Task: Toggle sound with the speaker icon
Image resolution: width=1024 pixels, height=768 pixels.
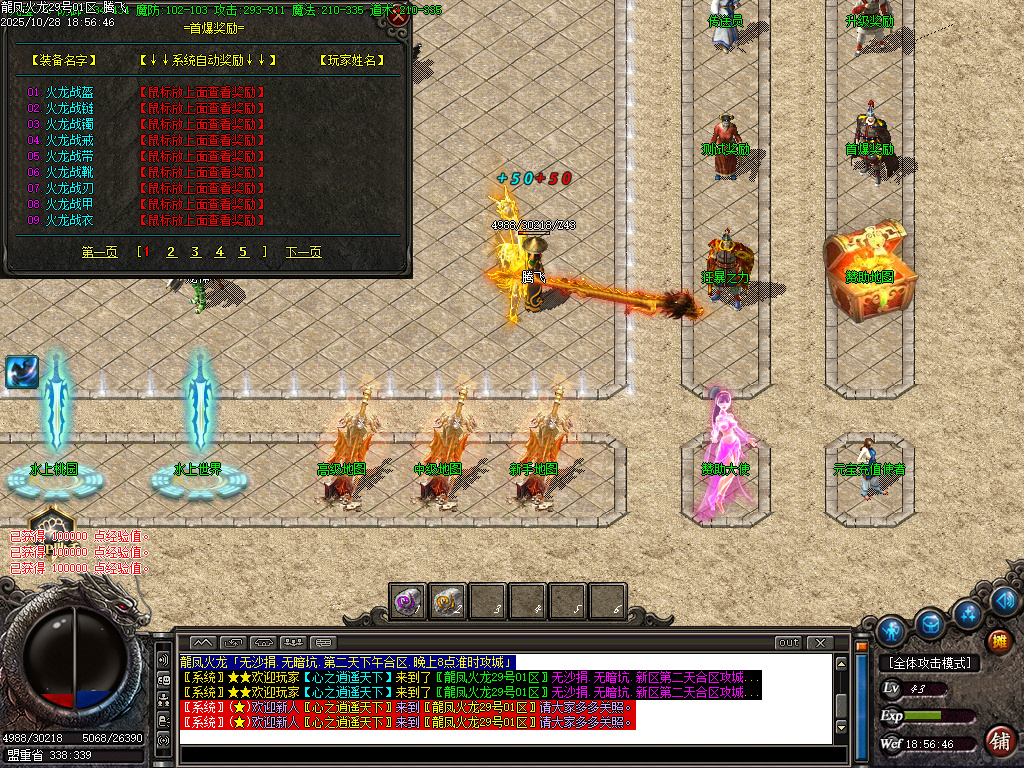Action: [1004, 600]
